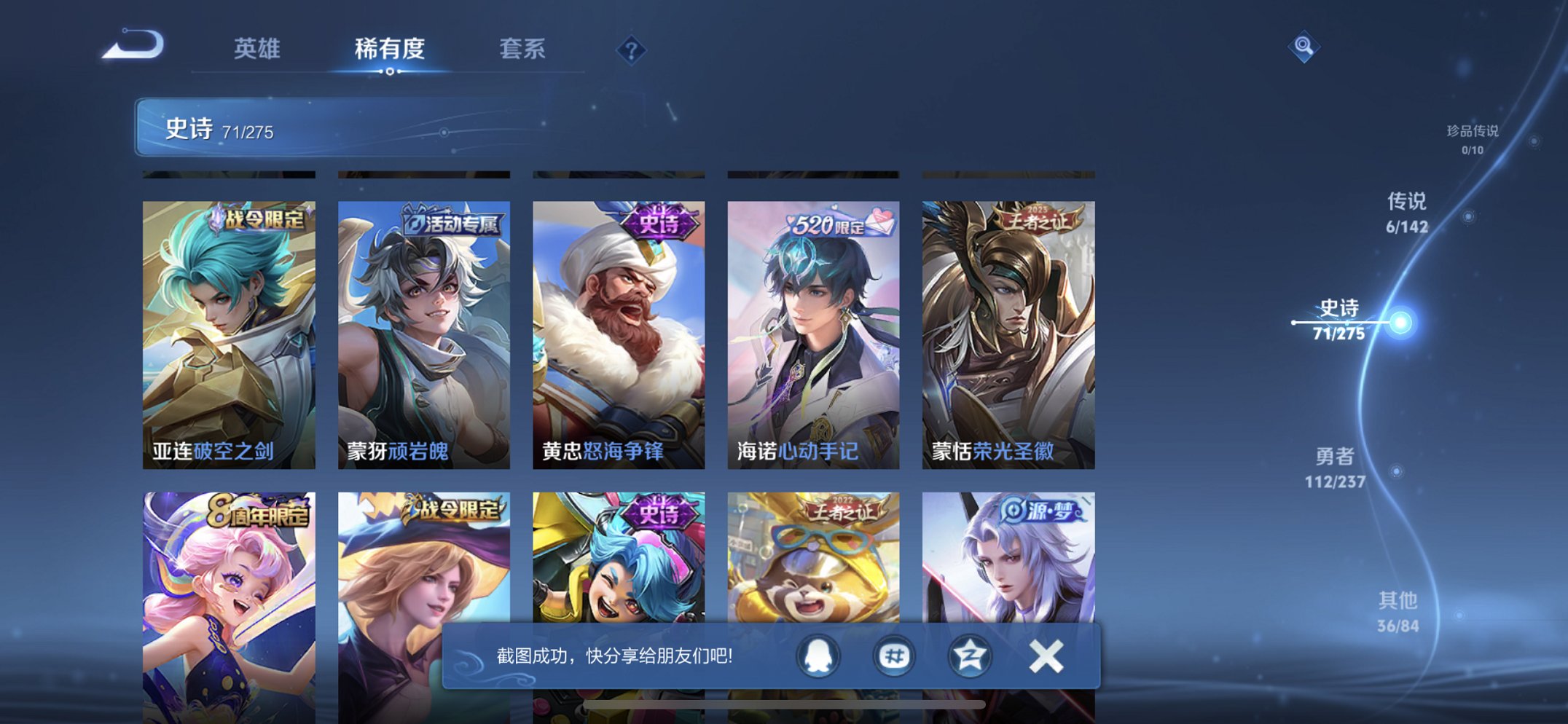Image resolution: width=1568 pixels, height=724 pixels.
Task: Share via the hashtag Weishi icon
Action: (x=894, y=656)
